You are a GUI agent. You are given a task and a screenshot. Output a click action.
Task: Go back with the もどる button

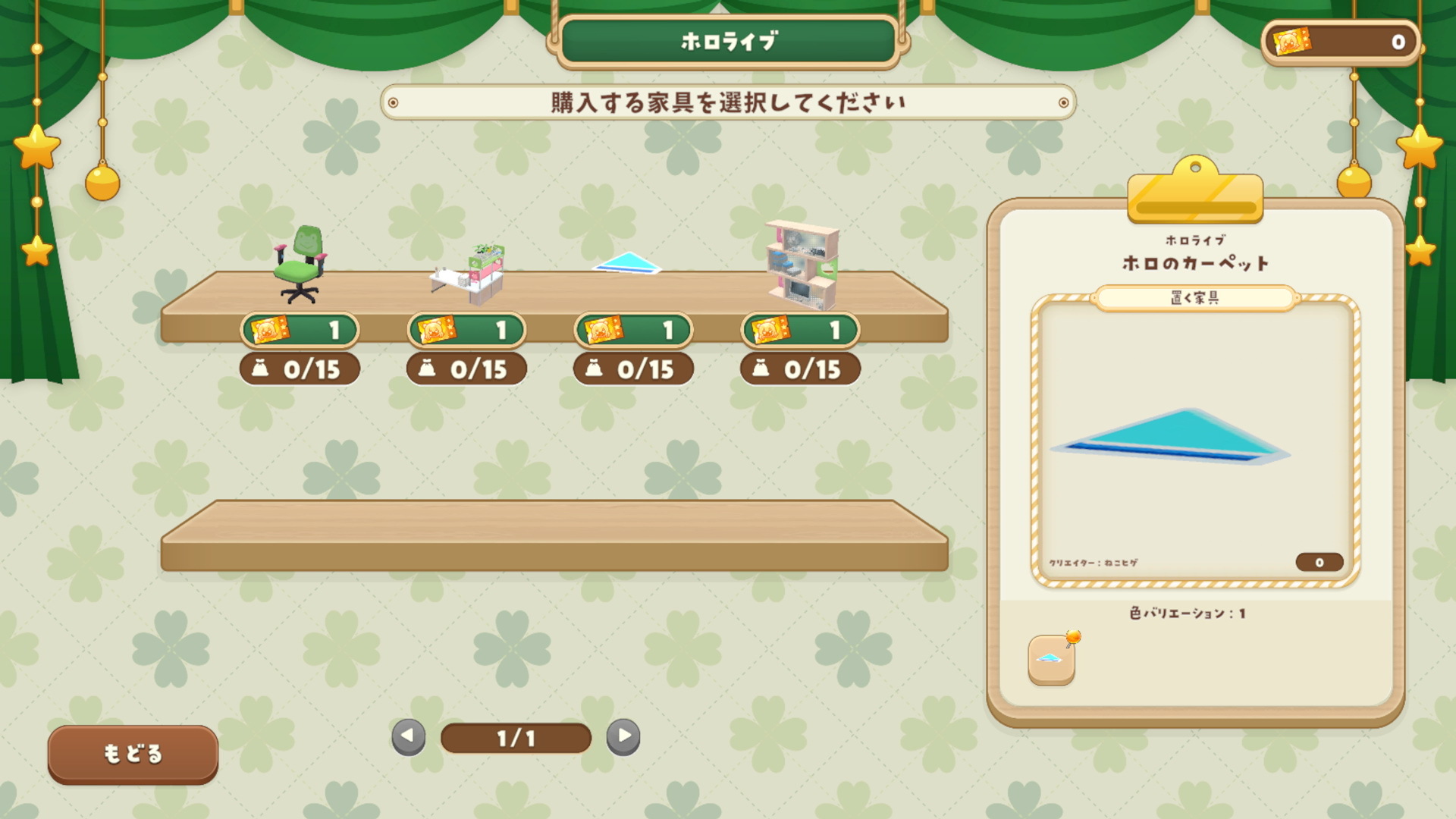(133, 754)
